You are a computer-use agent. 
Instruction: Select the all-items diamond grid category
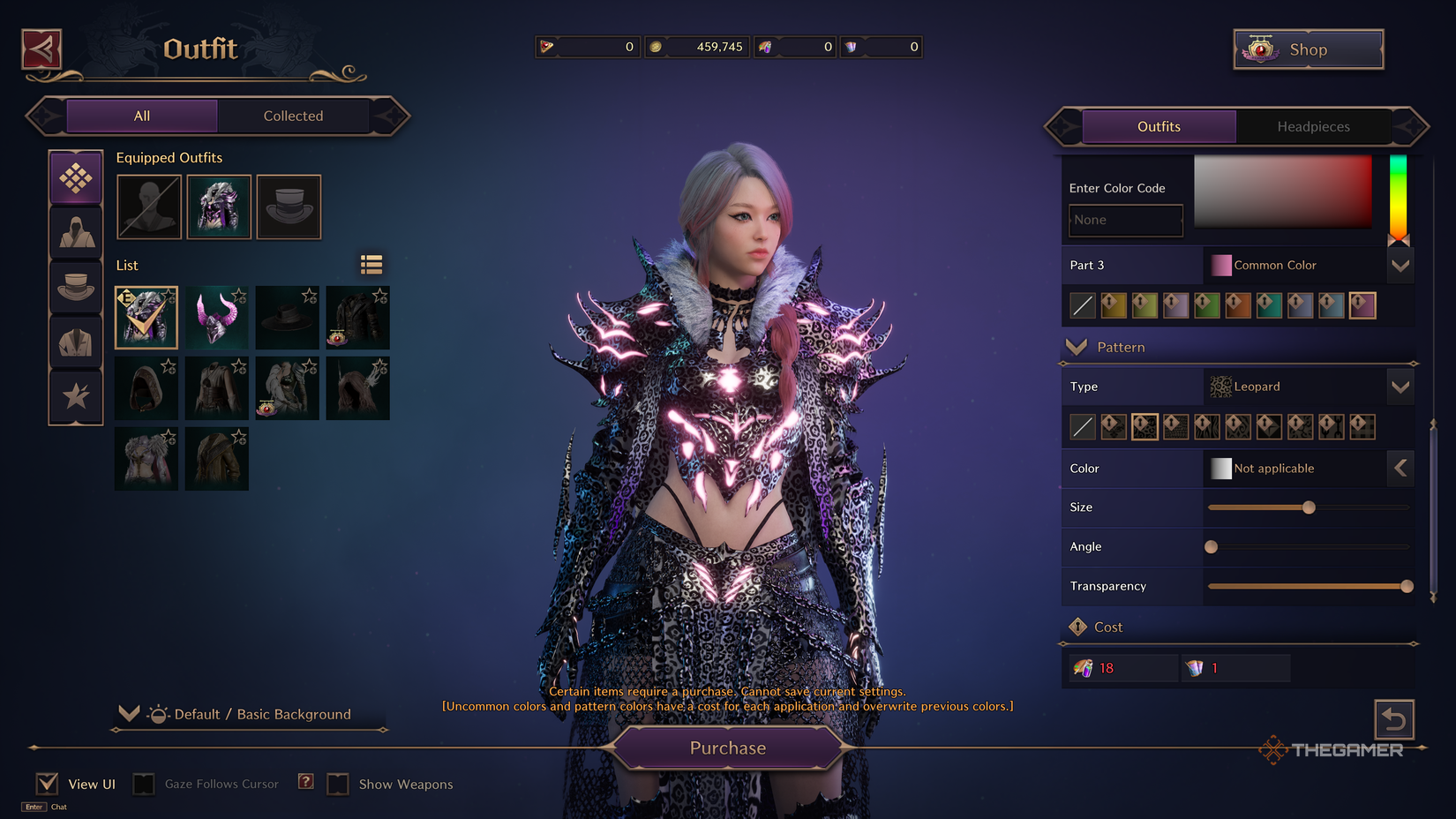(x=76, y=177)
